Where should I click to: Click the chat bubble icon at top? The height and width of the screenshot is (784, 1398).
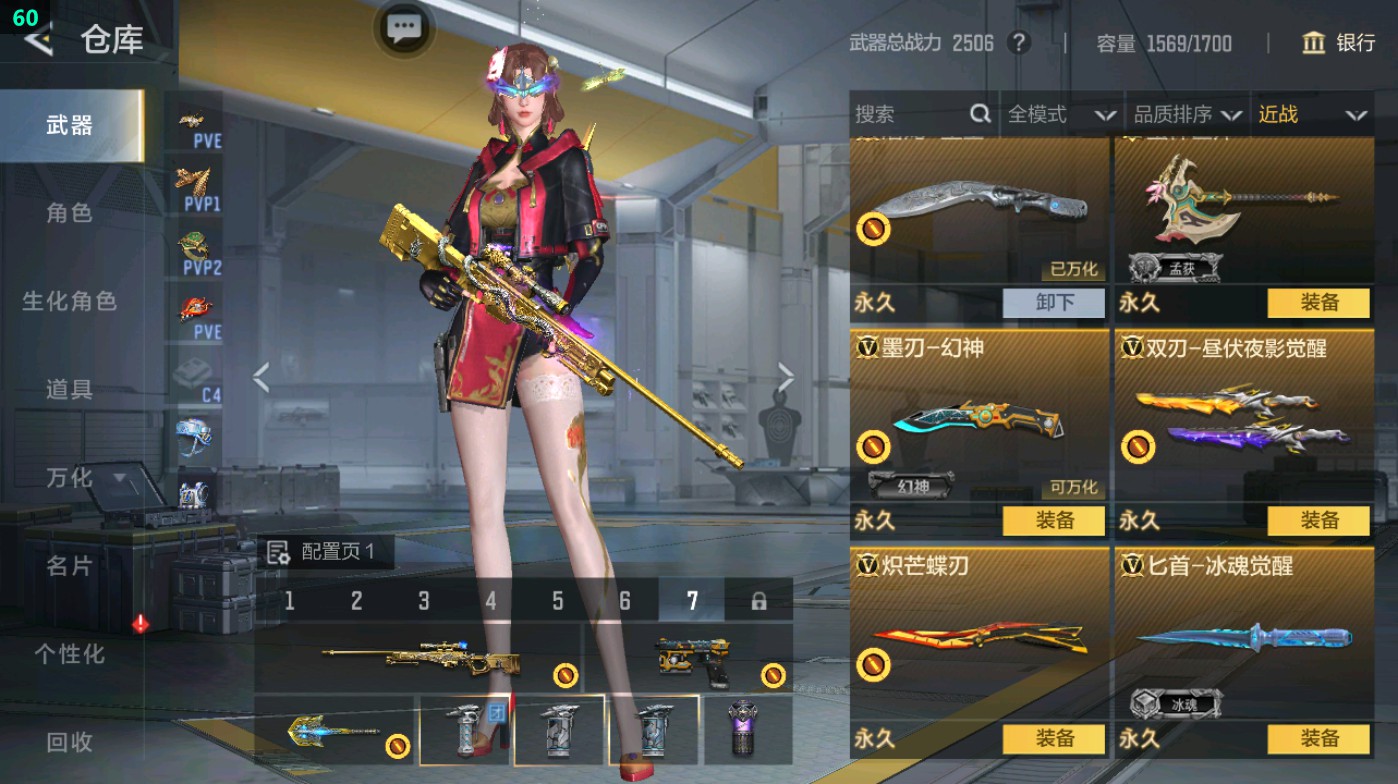tap(404, 29)
